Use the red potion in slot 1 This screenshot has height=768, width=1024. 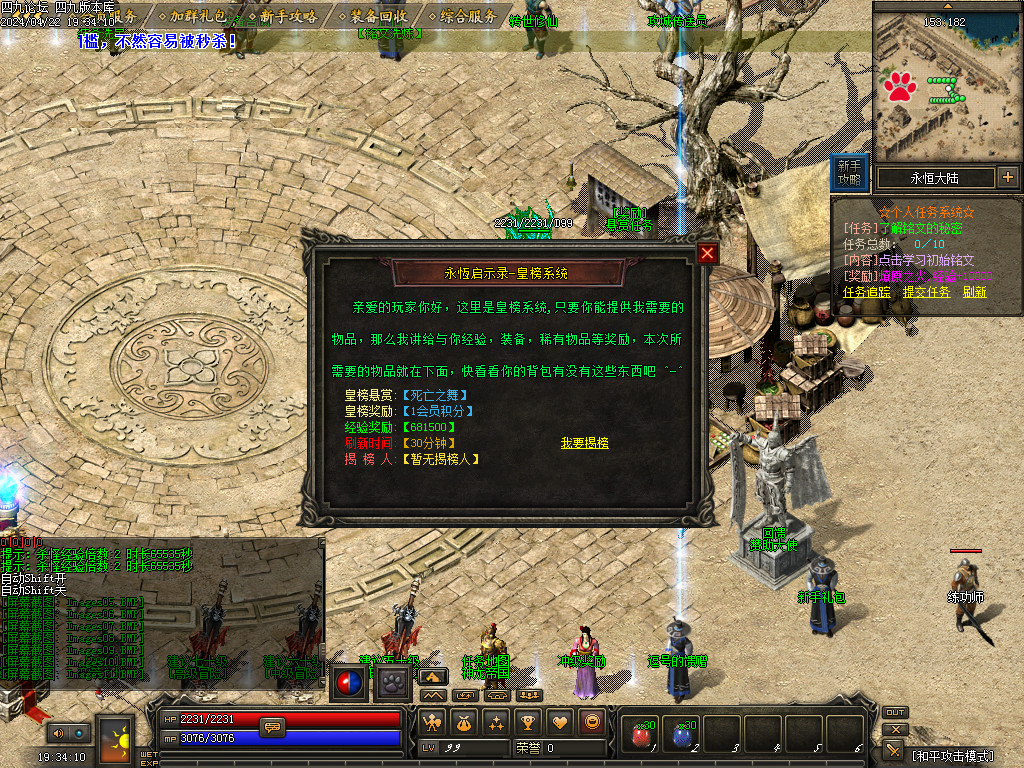(638, 735)
